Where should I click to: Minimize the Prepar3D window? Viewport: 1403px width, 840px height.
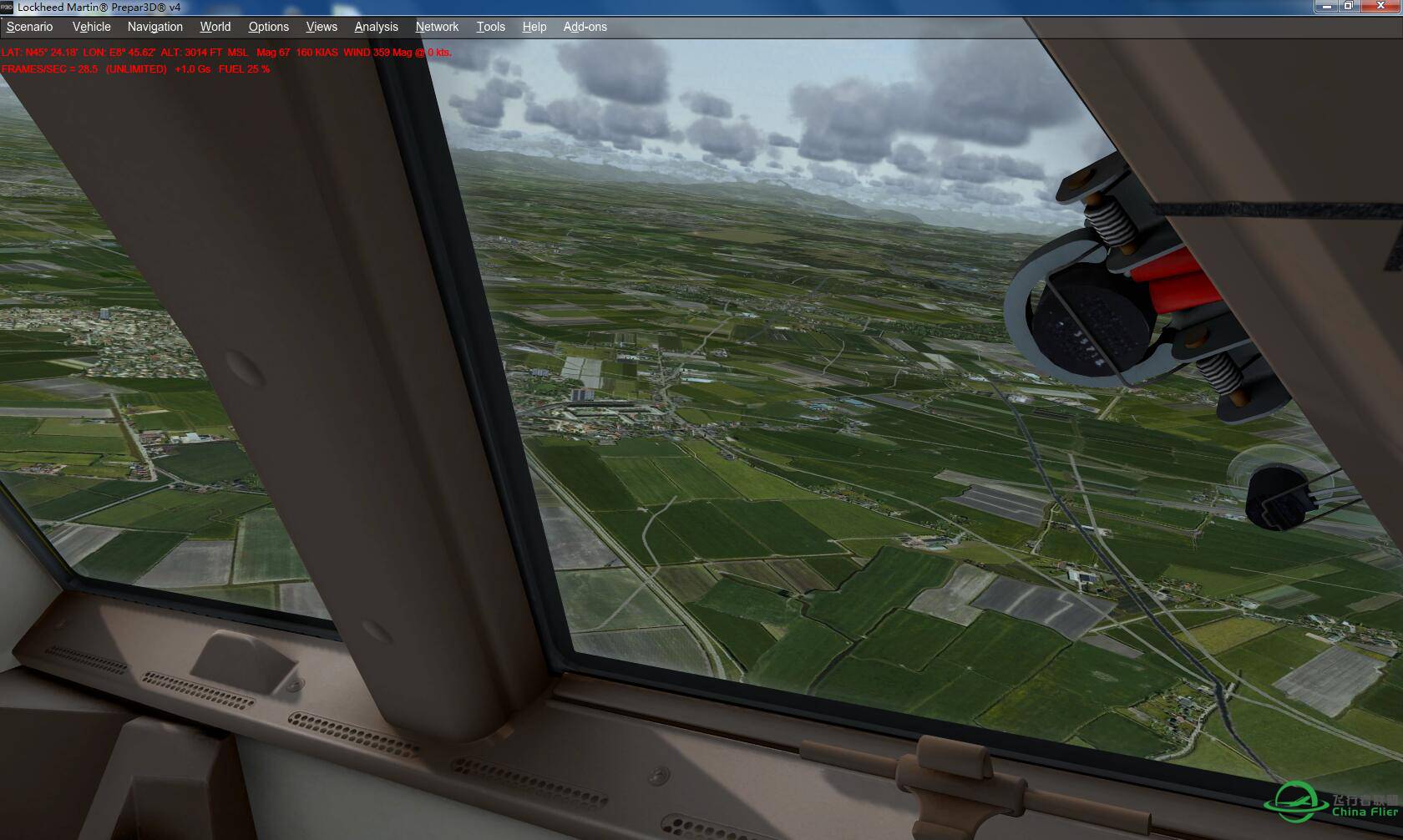pos(1326,6)
